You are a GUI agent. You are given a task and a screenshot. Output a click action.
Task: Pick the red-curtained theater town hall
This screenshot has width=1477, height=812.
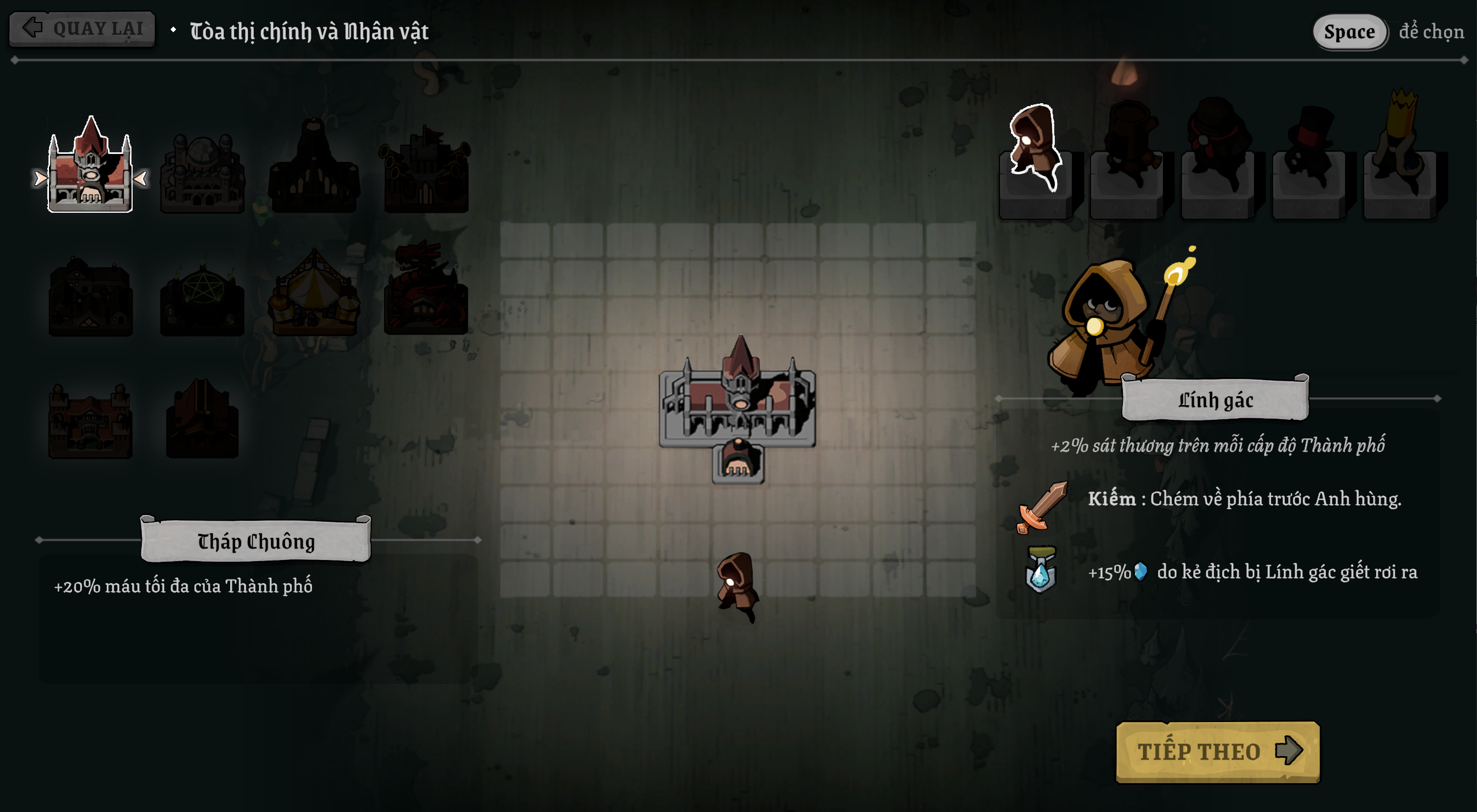click(202, 419)
